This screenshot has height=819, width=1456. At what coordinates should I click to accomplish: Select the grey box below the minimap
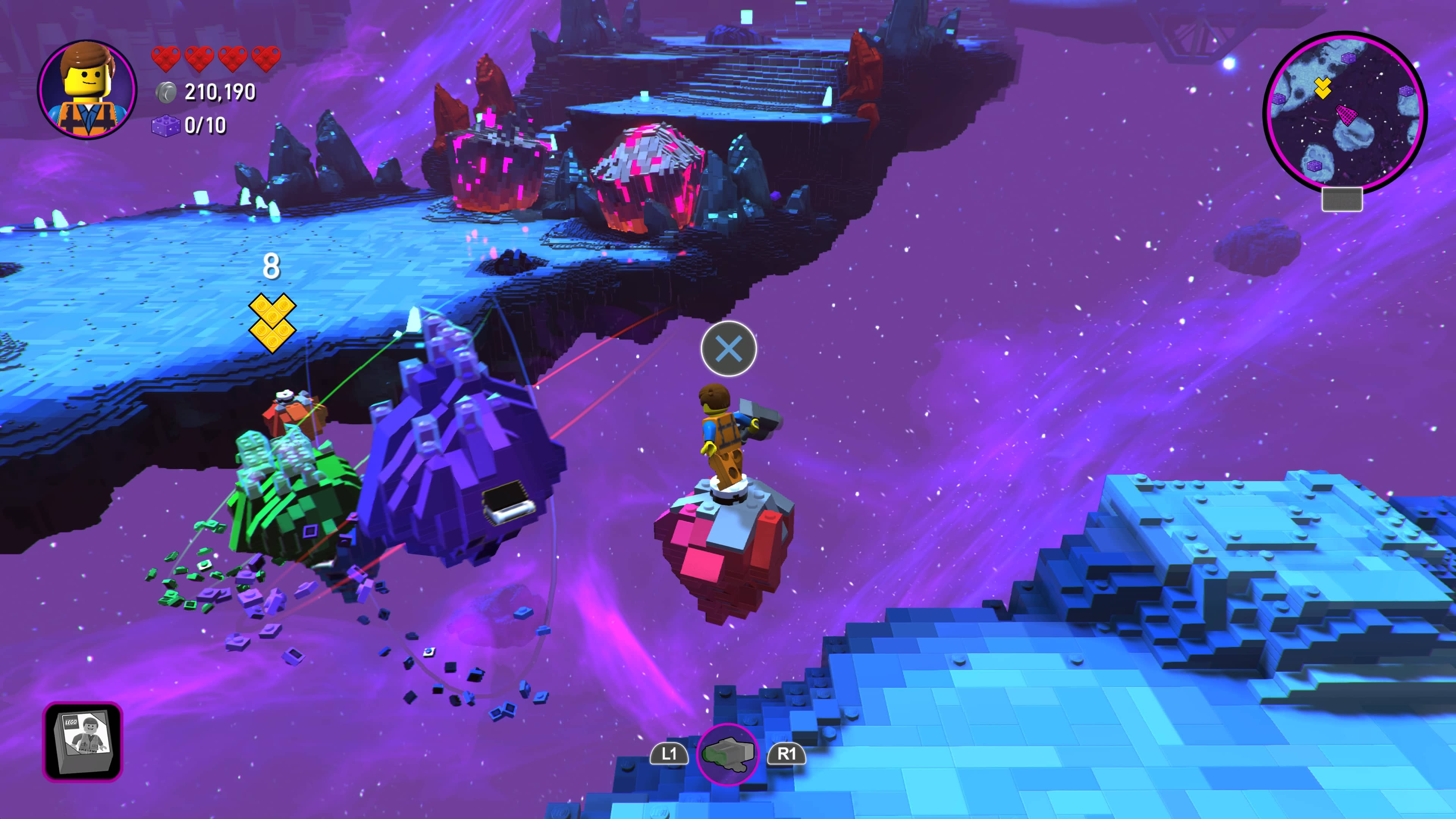pos(1342,199)
